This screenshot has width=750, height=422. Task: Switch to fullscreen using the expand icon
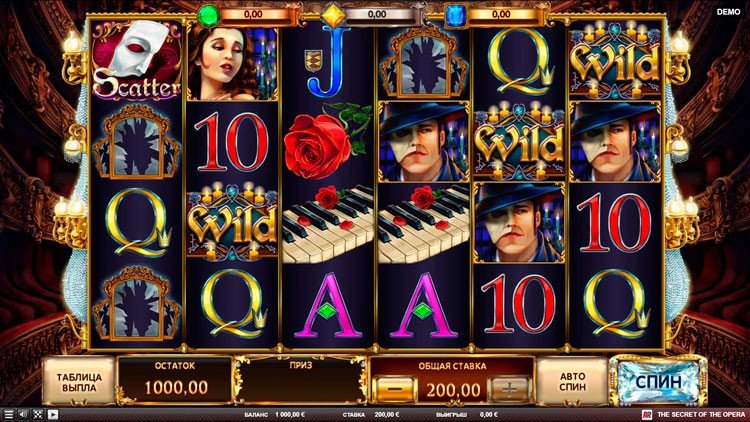click(x=38, y=414)
